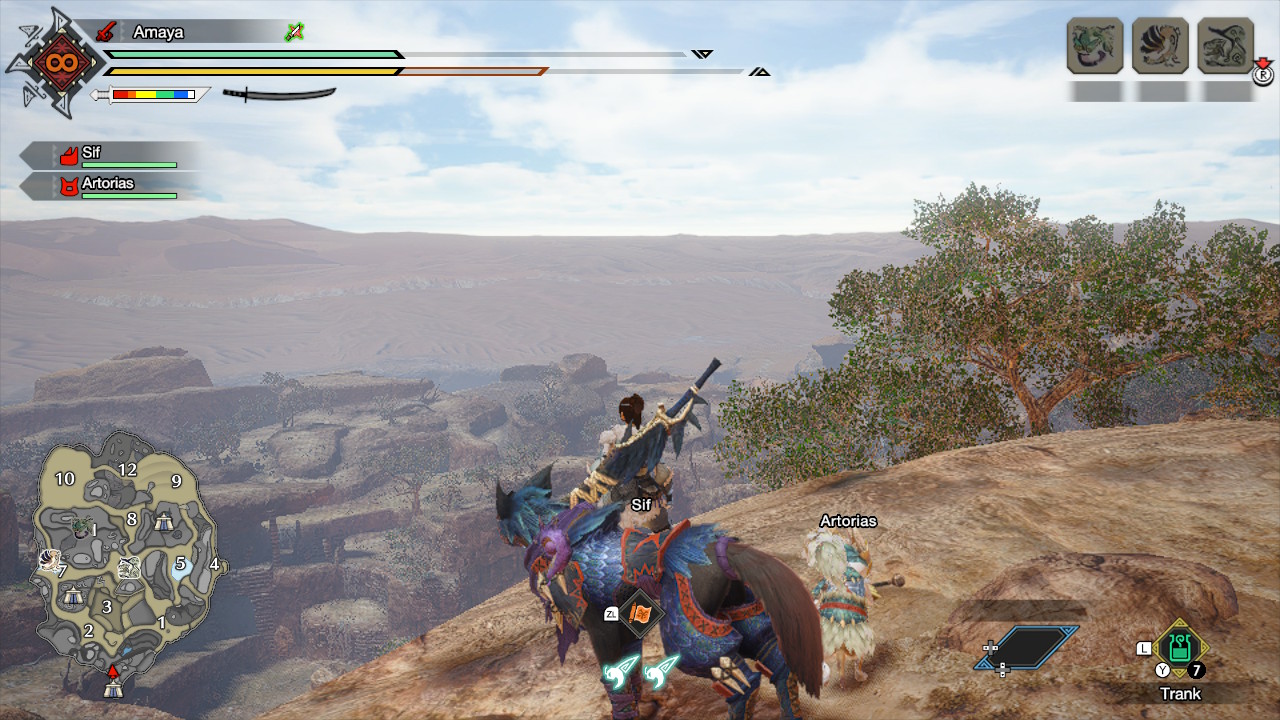The width and height of the screenshot is (1280, 720).
Task: Click the monster marker near area 7
Action: (x=49, y=561)
